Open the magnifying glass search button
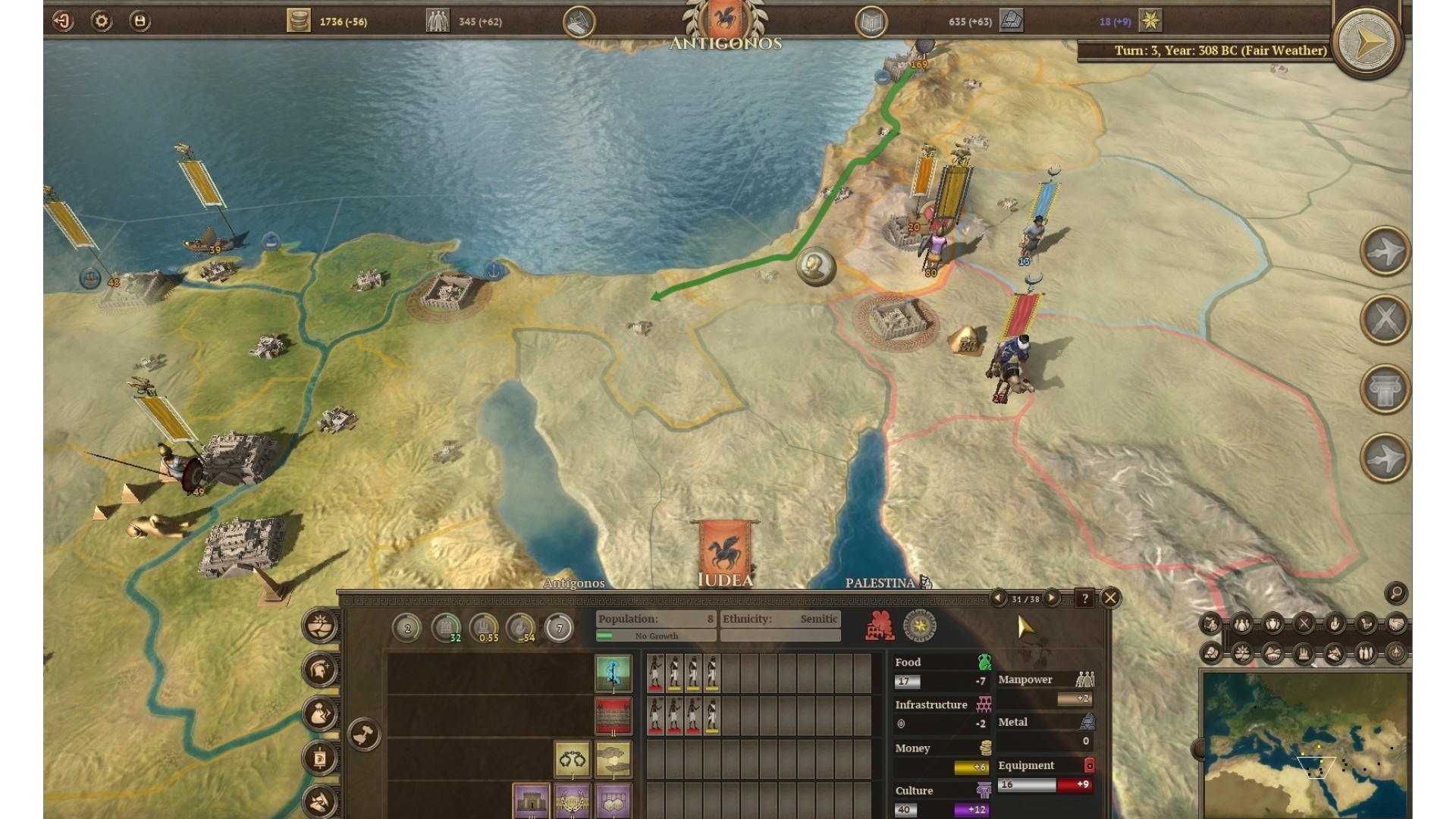The width and height of the screenshot is (1456, 819). click(x=1396, y=593)
